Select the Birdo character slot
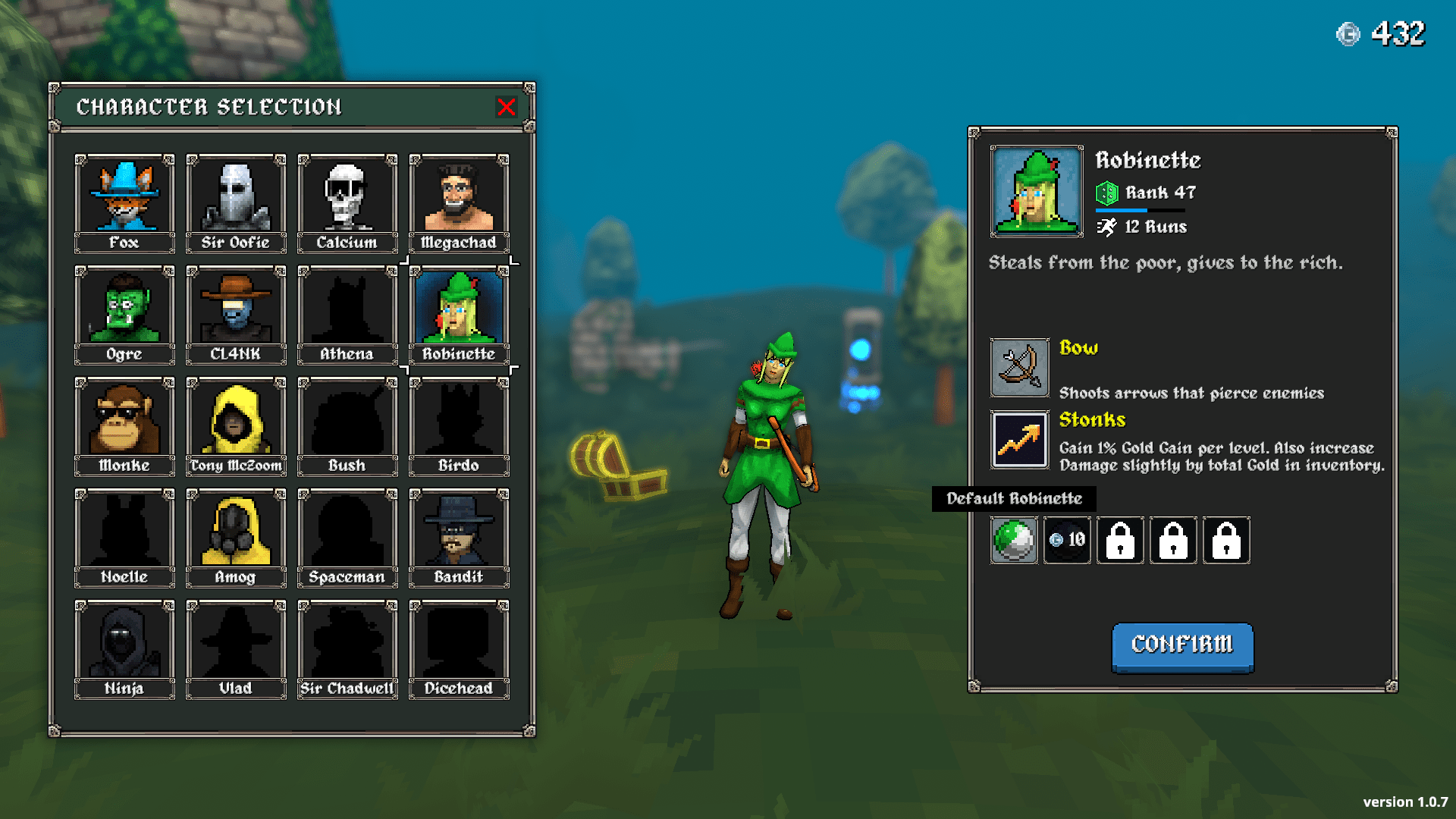The image size is (1456, 819). [x=458, y=419]
